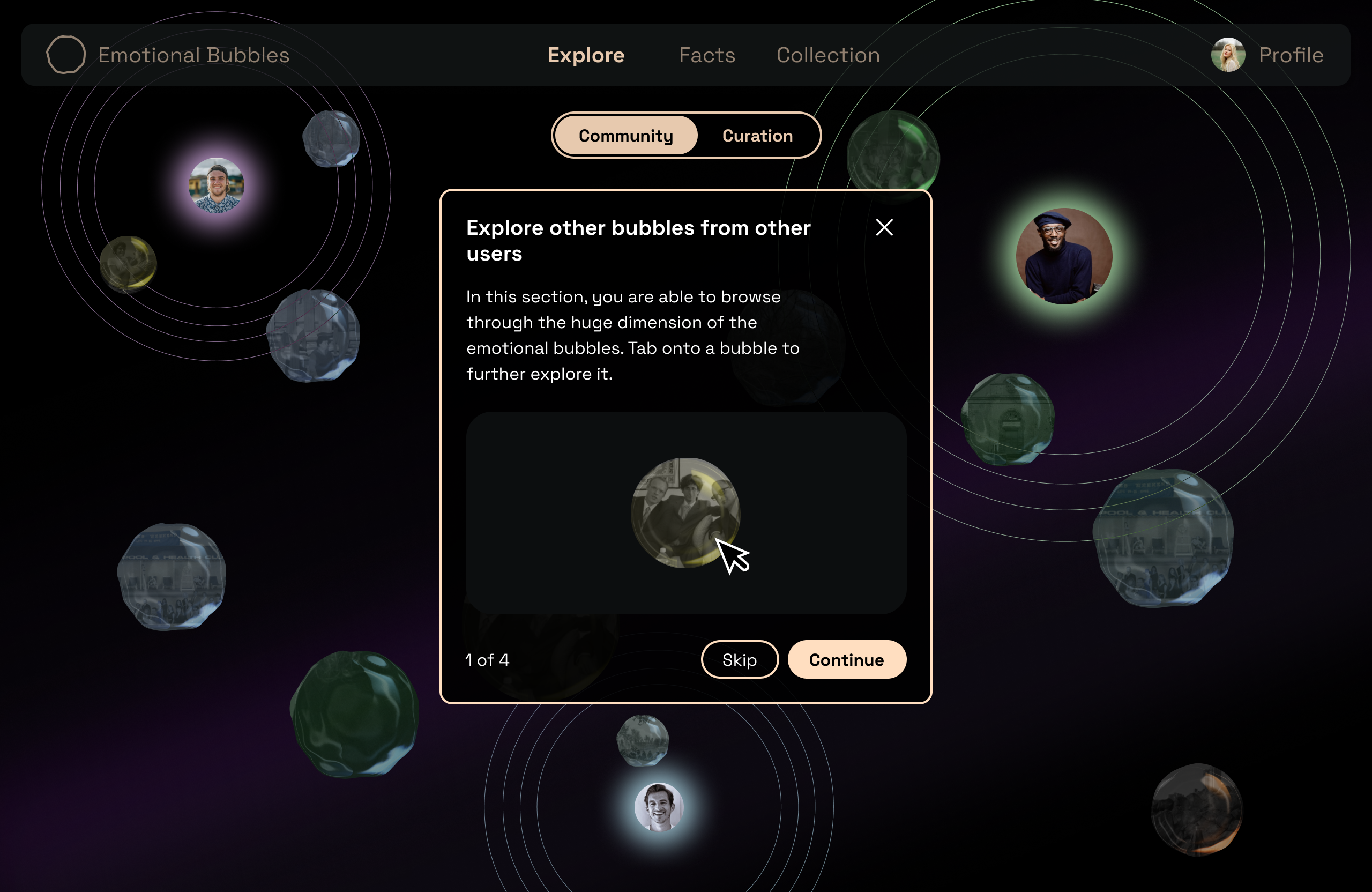Select the bearded user wearing a cap
Viewport: 1372px width, 892px height.
point(217,185)
